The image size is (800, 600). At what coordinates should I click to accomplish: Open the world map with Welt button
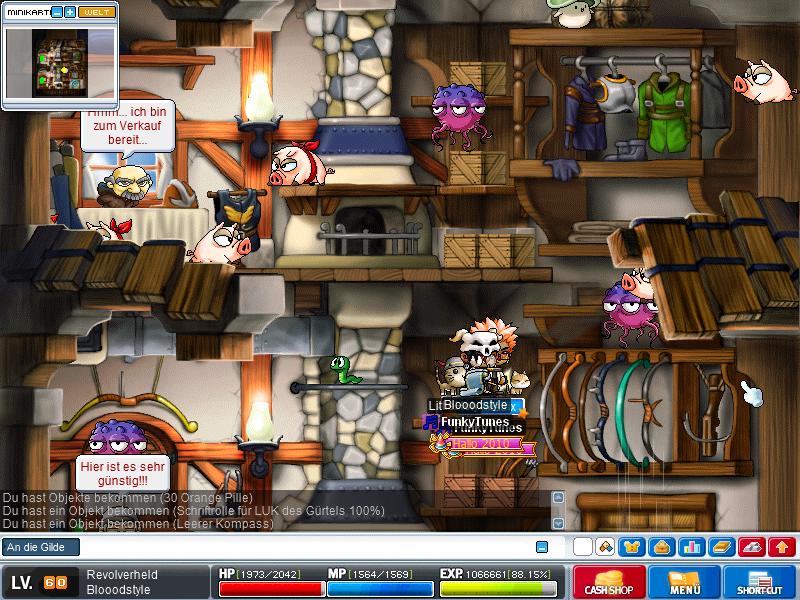(x=97, y=12)
